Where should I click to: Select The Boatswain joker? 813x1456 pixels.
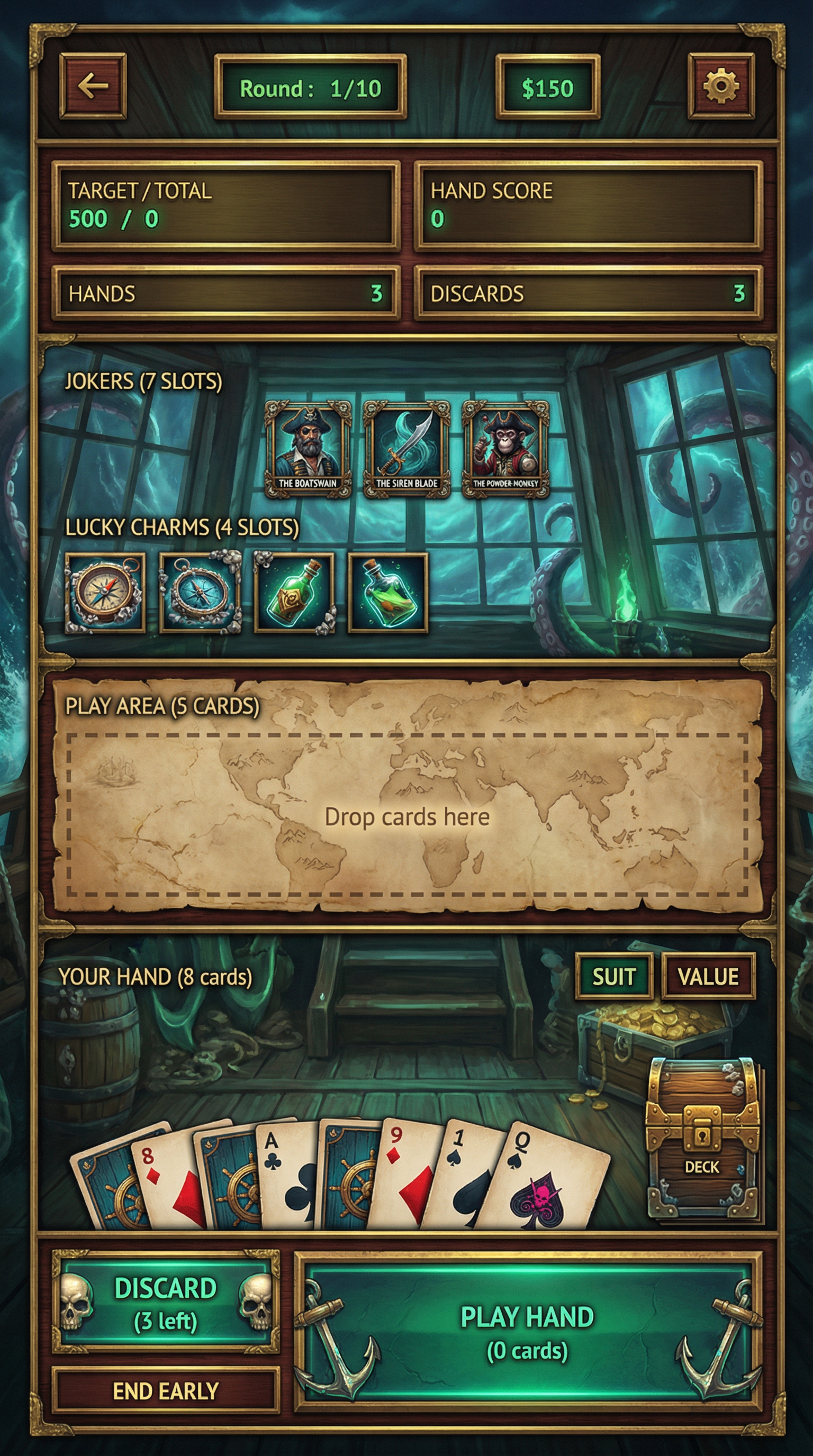pyautogui.click(x=308, y=448)
